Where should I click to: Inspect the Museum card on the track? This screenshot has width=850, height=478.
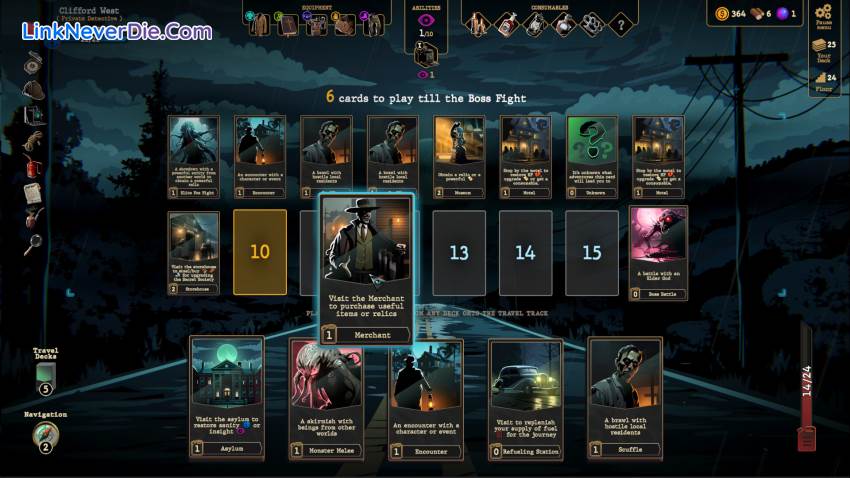coord(459,155)
